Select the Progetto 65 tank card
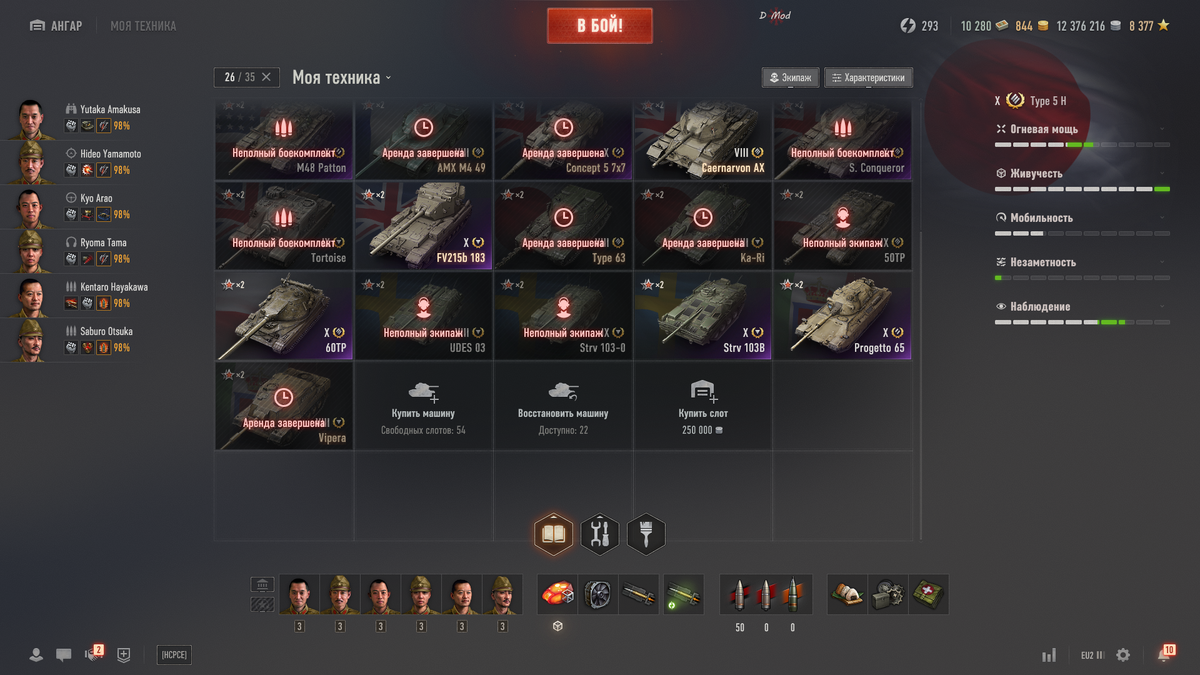 click(842, 316)
